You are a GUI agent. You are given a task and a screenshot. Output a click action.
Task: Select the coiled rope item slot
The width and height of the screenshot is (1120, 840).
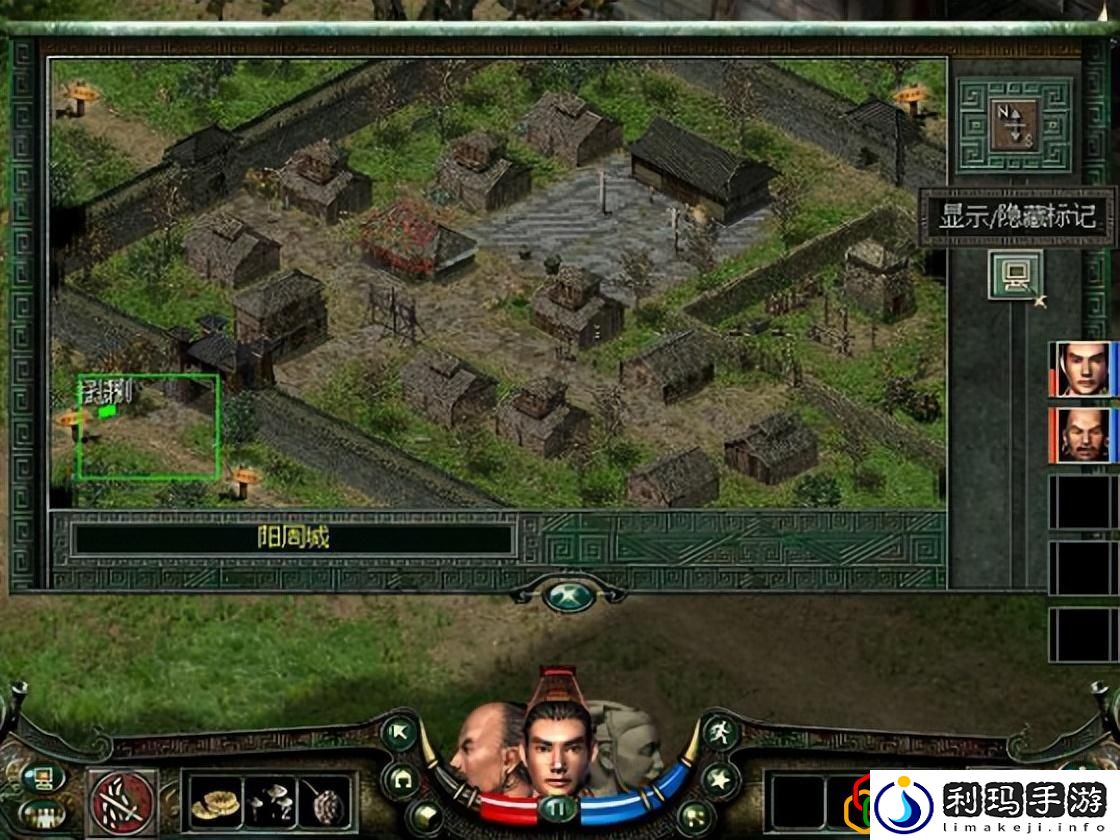coord(214,802)
